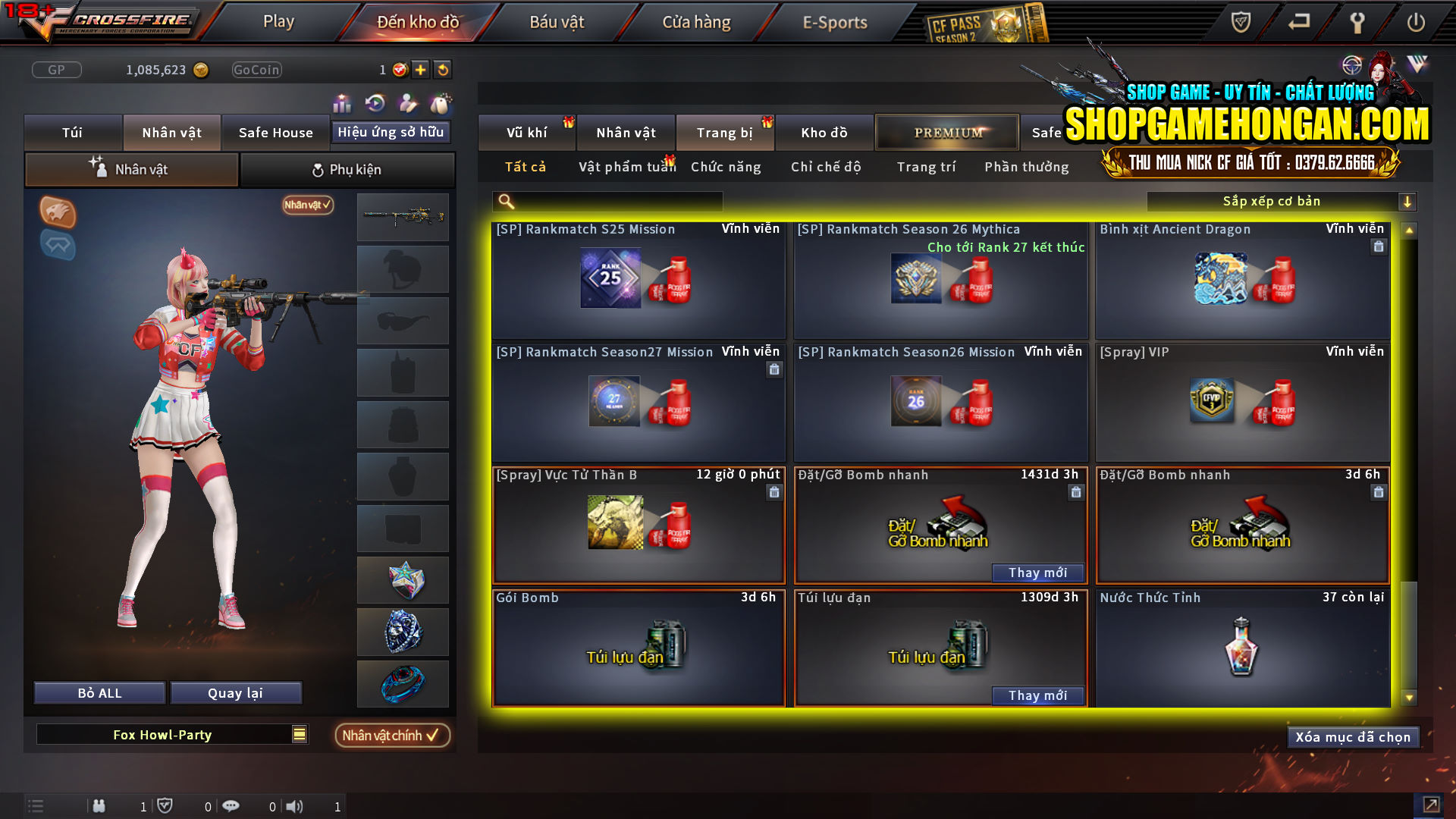
Task: Click Xóa mục đã chọn to delete selected items
Action: pos(1353,736)
